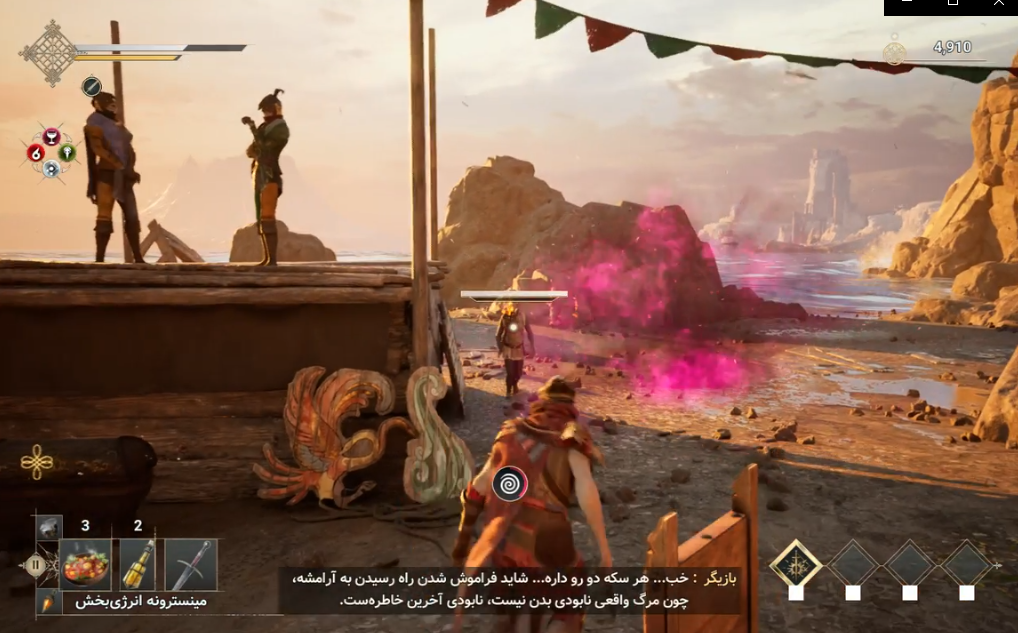Activate the red flame ability icon
The height and width of the screenshot is (633, 1018).
pos(36,152)
